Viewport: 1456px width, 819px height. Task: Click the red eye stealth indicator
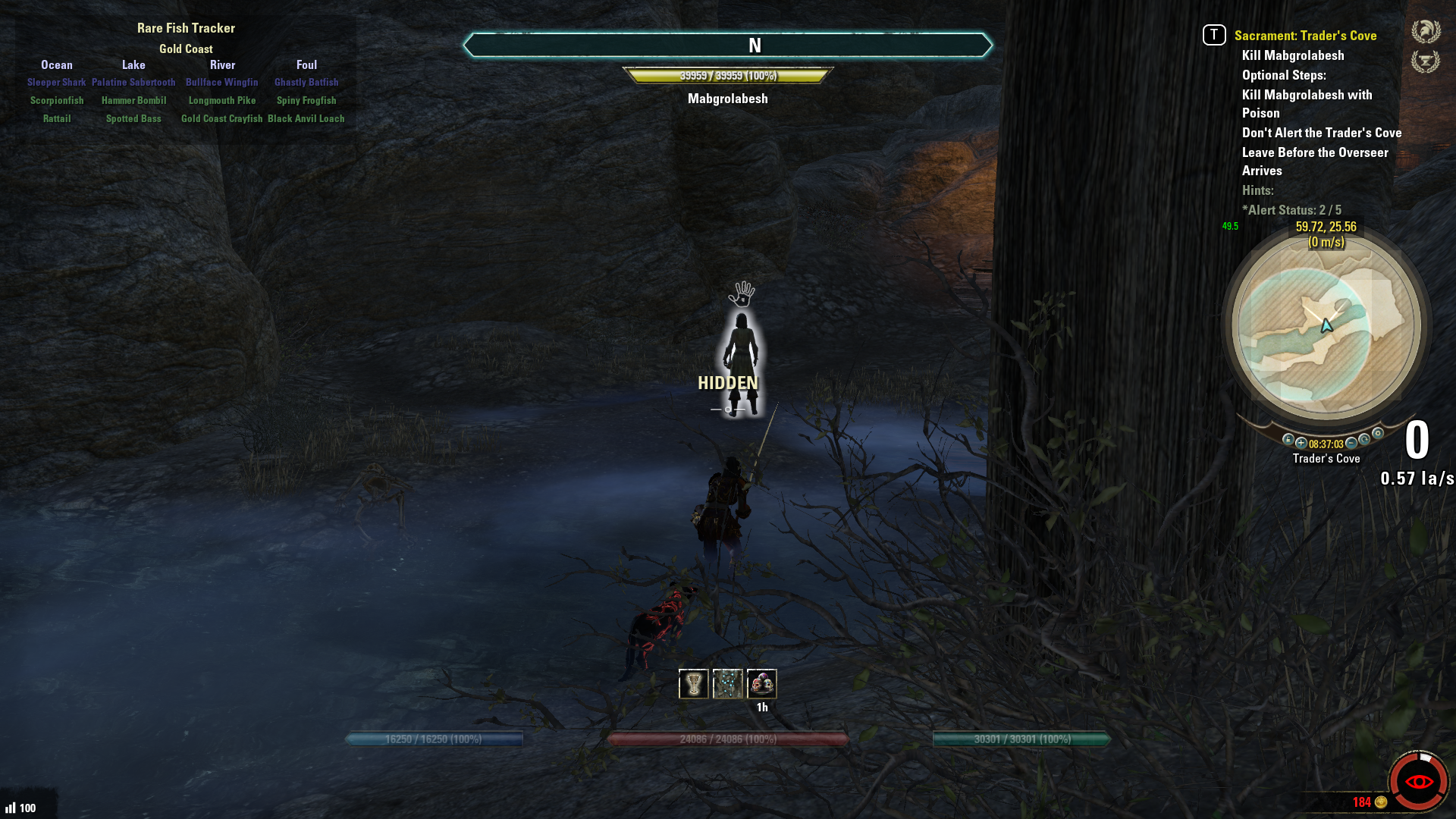tap(1419, 782)
